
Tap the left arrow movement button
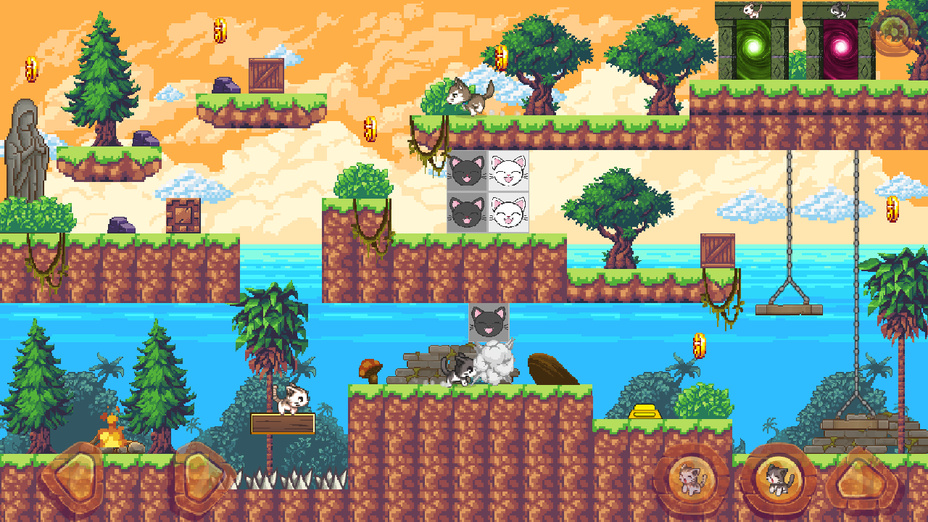[74, 477]
